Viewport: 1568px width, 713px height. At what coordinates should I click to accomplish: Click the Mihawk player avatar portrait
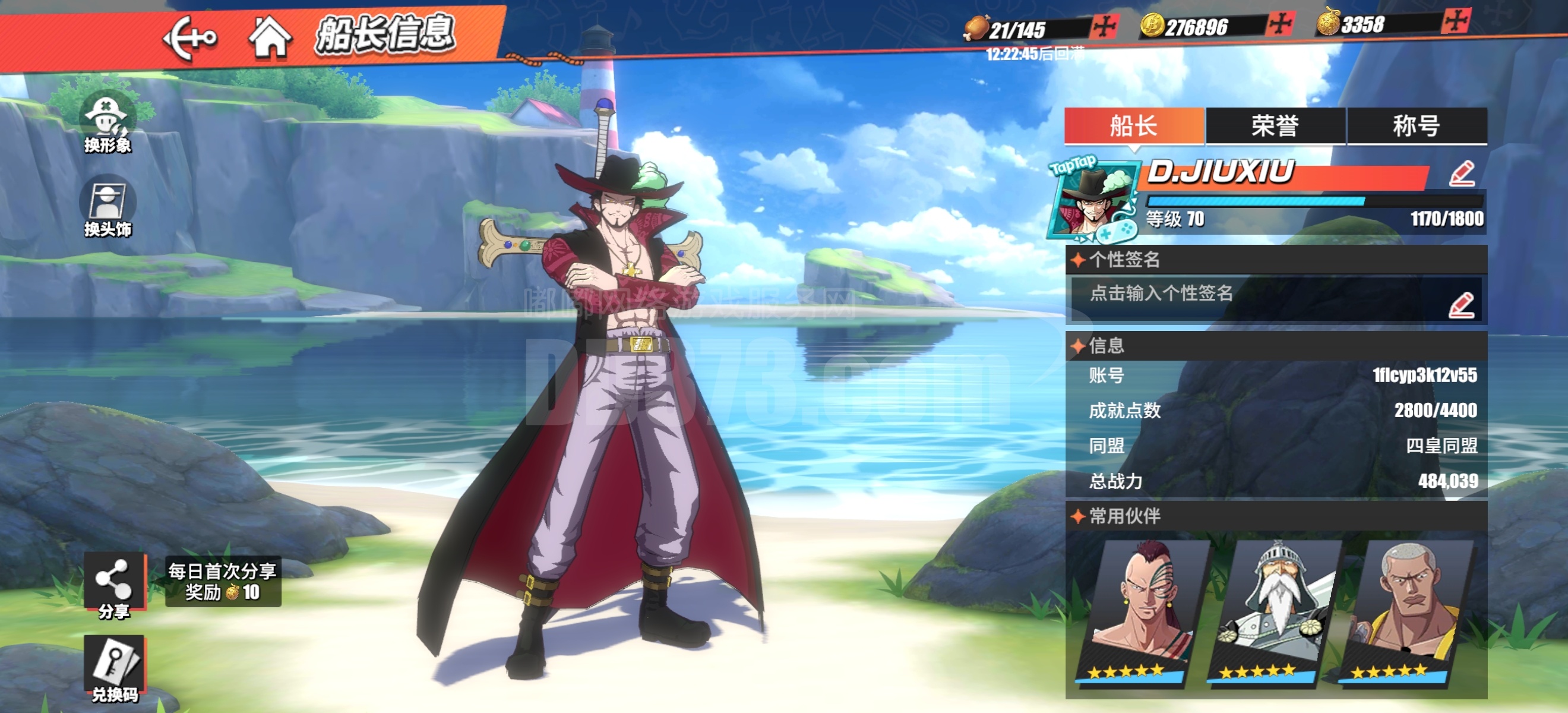click(x=1093, y=201)
